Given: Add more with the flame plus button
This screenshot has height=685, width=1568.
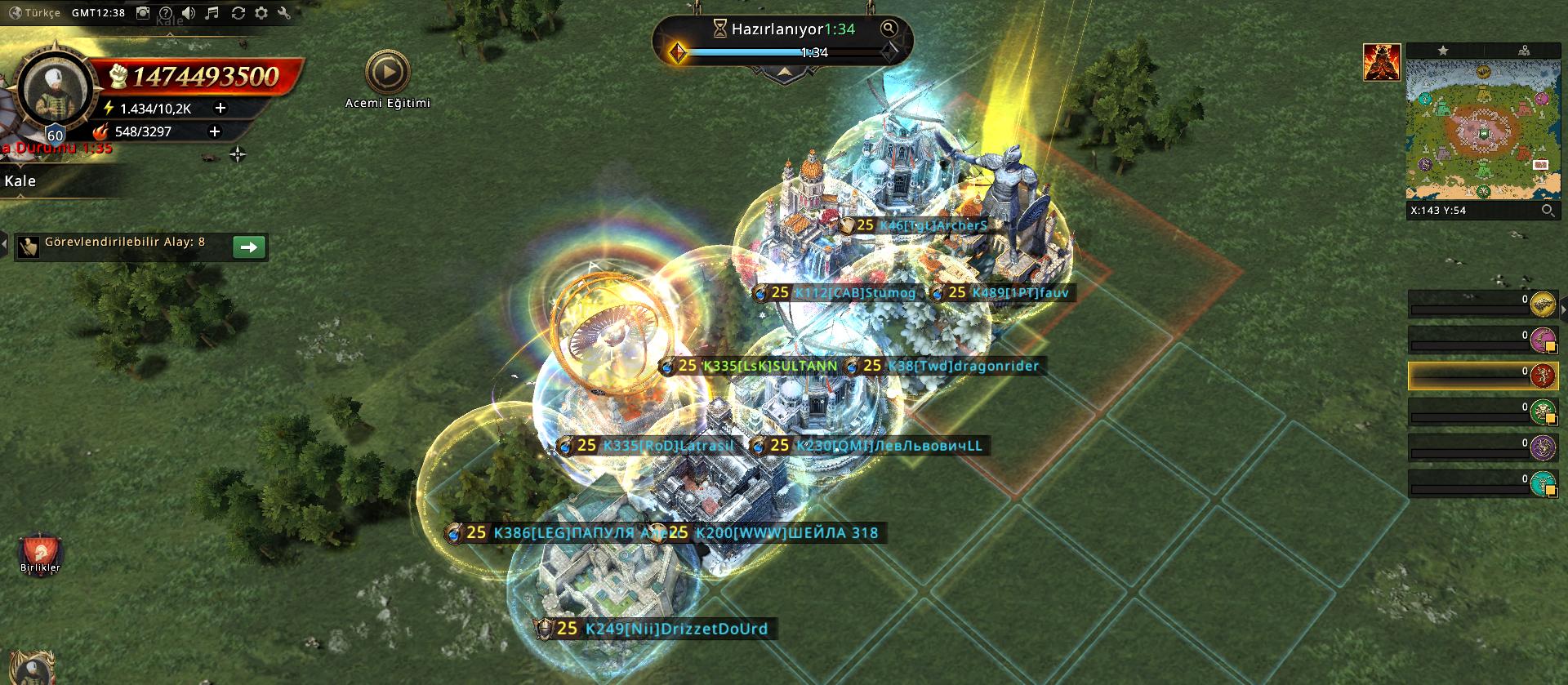Looking at the screenshot, I should (x=215, y=131).
